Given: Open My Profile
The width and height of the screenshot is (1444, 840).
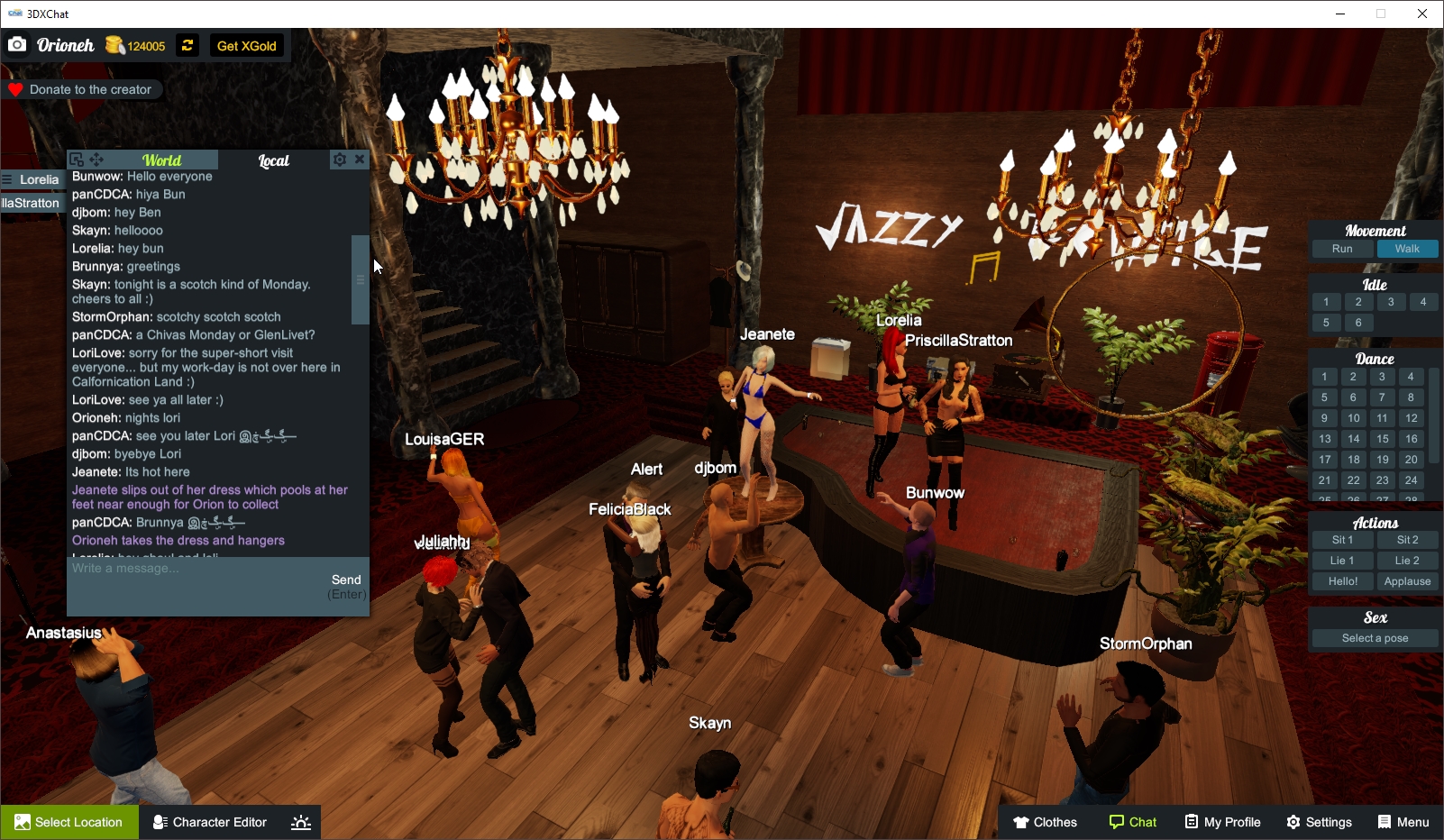Looking at the screenshot, I should 1222,822.
